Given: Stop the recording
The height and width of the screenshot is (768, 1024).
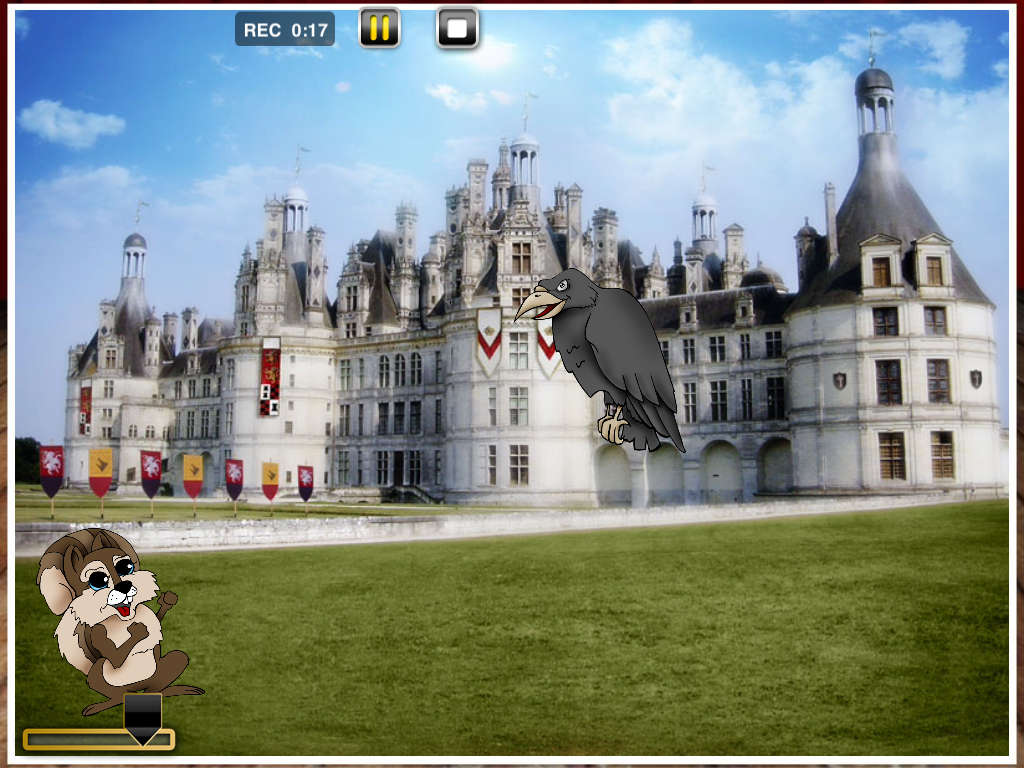Looking at the screenshot, I should [457, 28].
